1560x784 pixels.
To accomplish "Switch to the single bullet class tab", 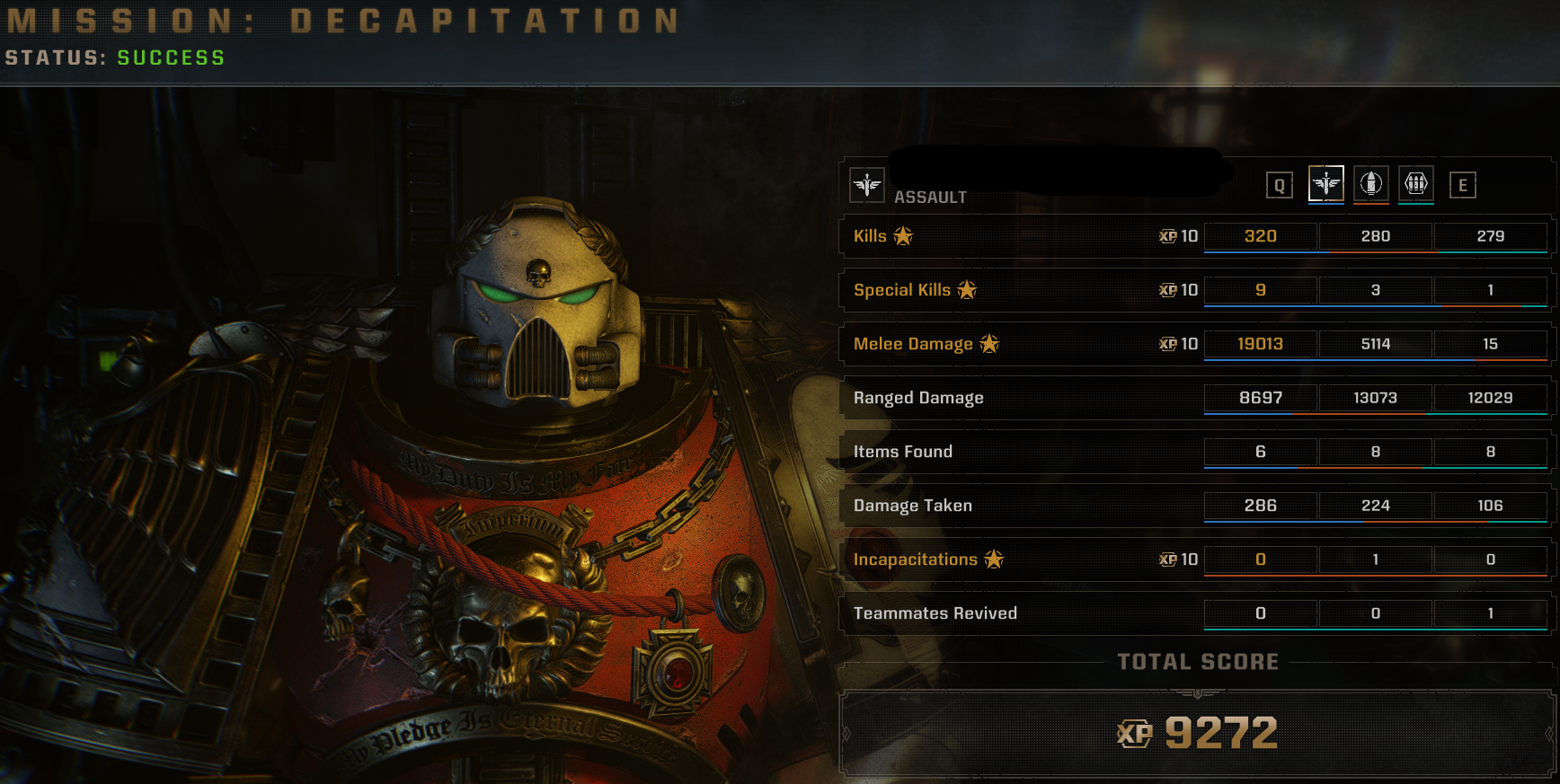I will click(x=1370, y=184).
